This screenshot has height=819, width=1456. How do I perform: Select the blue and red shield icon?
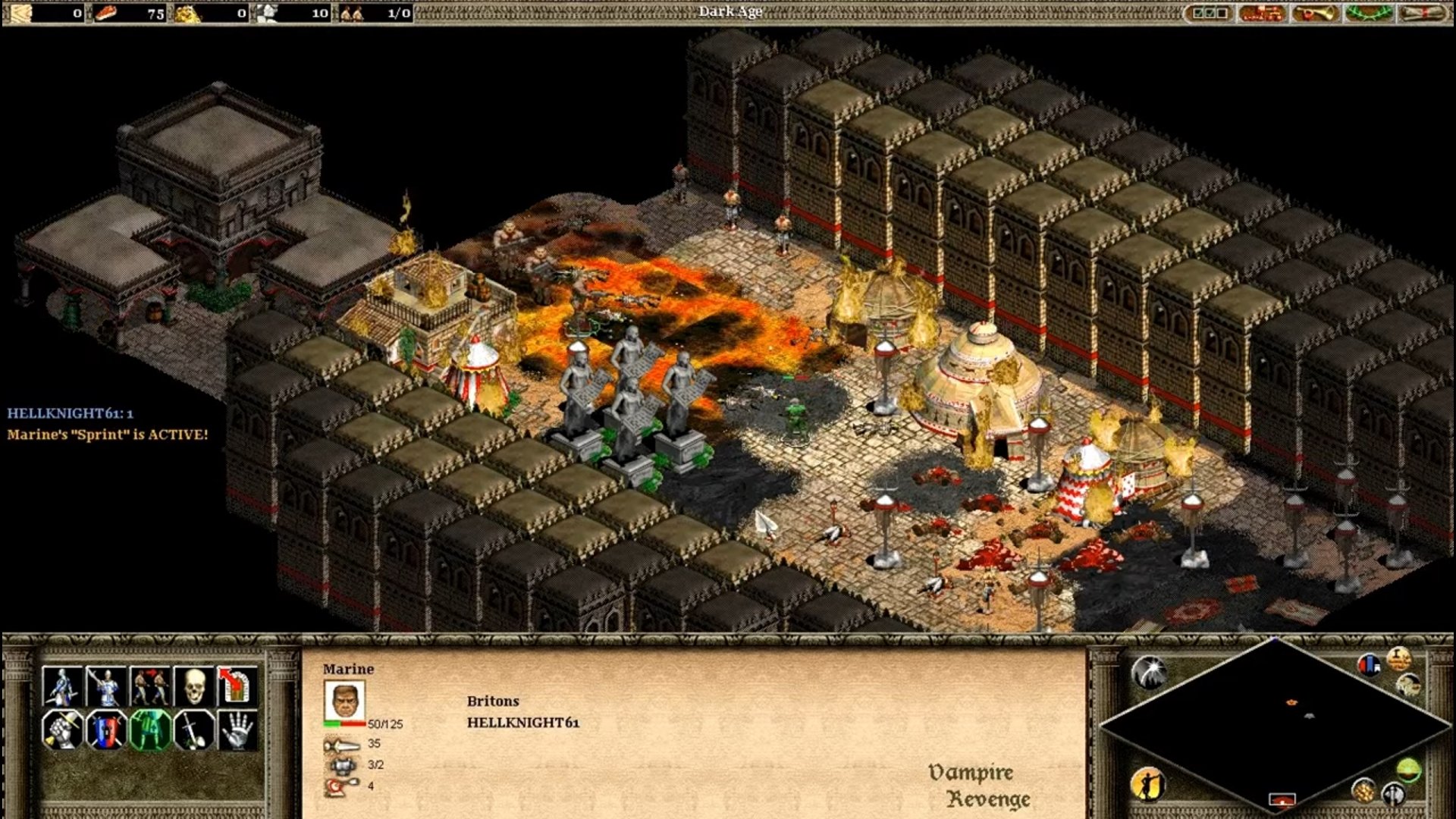pos(105,730)
